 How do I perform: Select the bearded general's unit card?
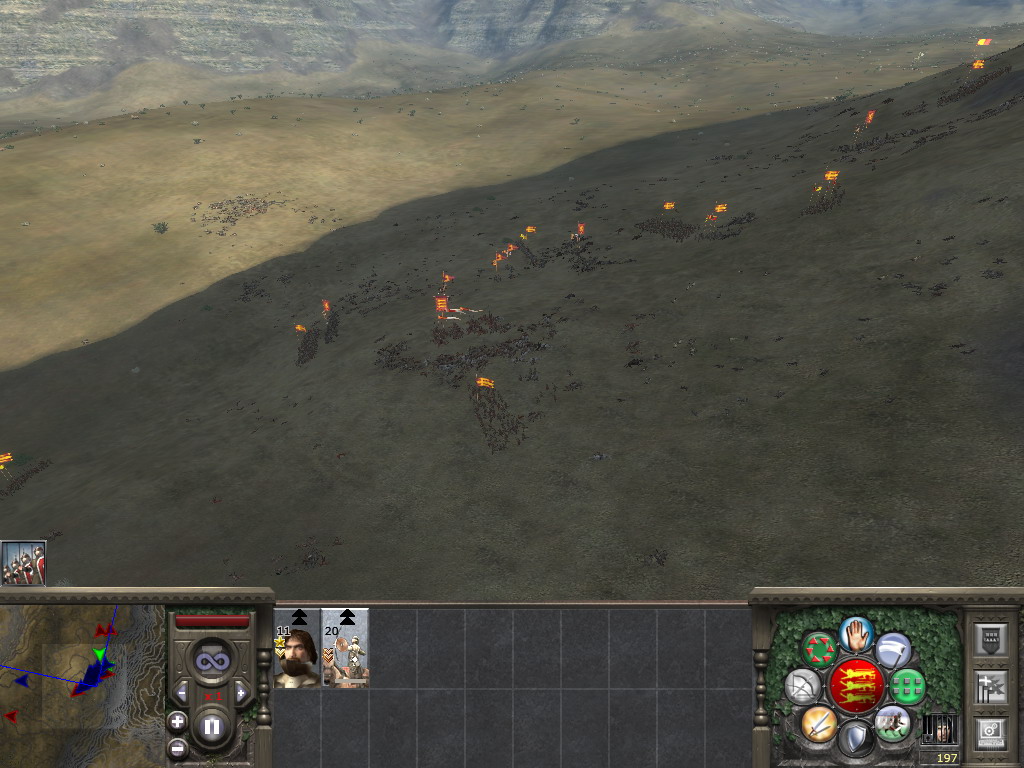[x=297, y=656]
